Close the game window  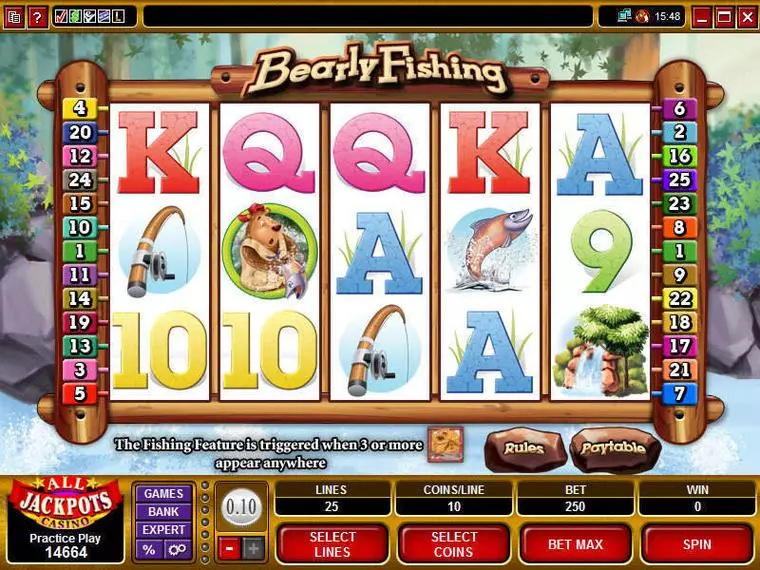tap(748, 16)
